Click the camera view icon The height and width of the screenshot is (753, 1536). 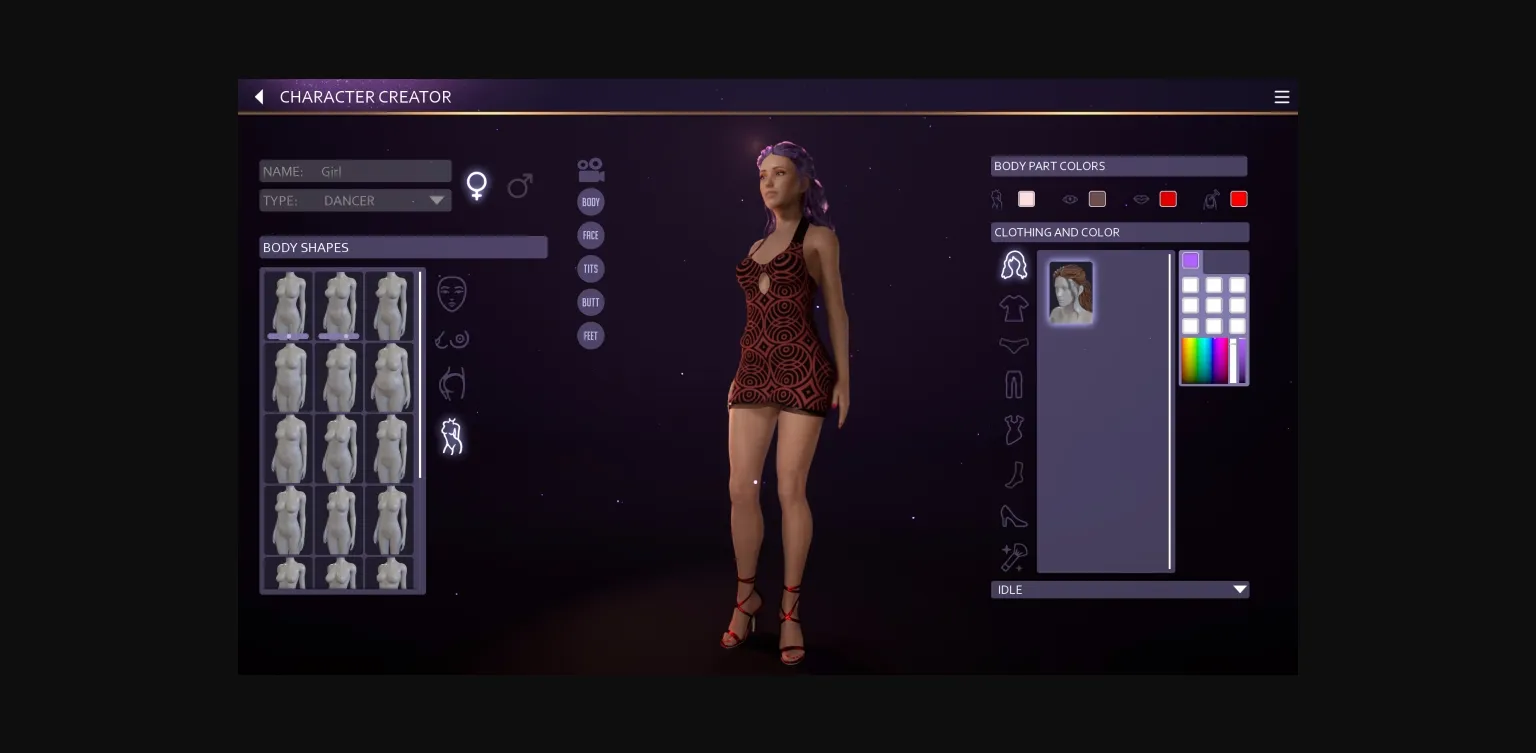point(590,168)
